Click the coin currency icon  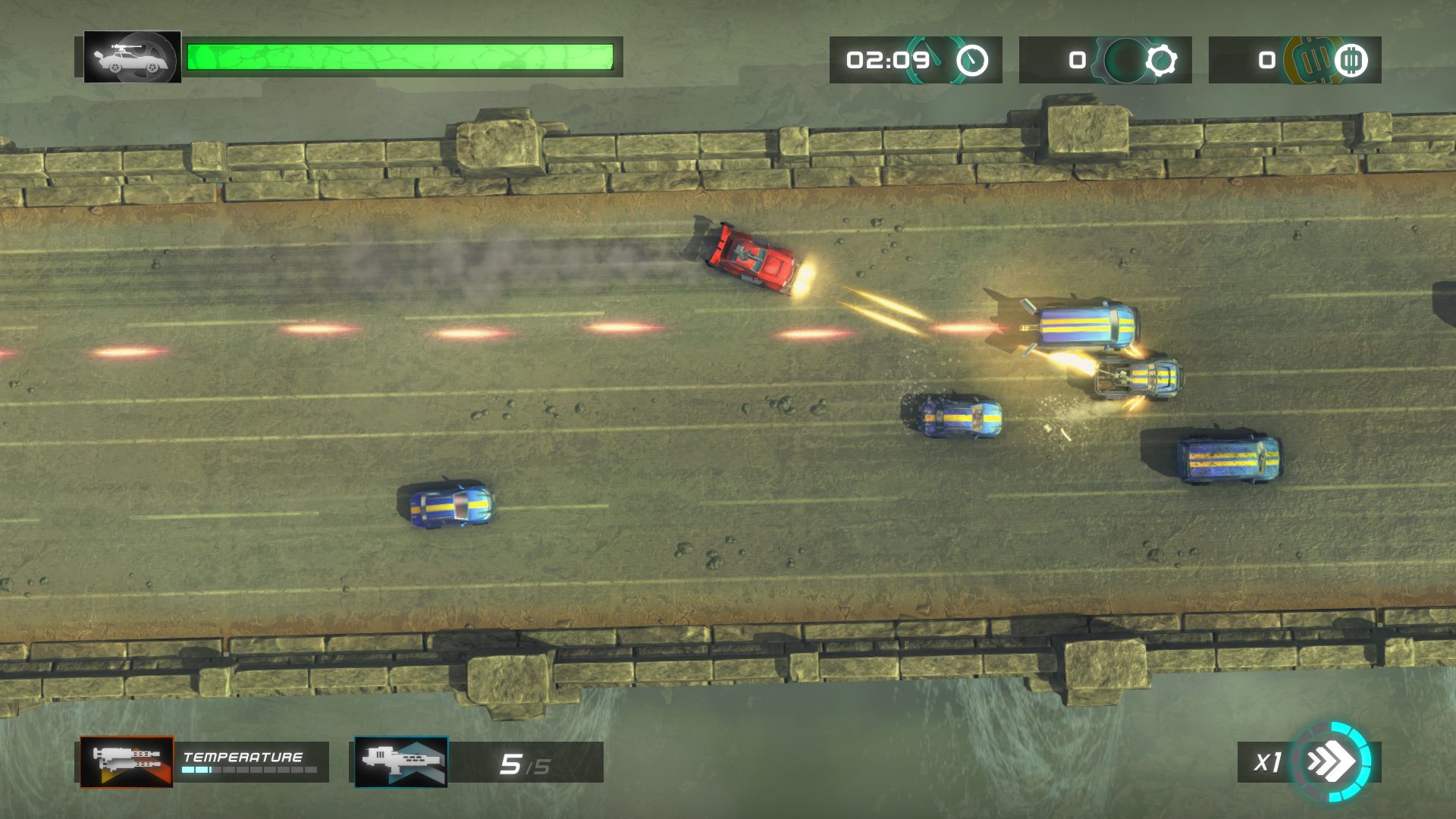click(x=1350, y=60)
